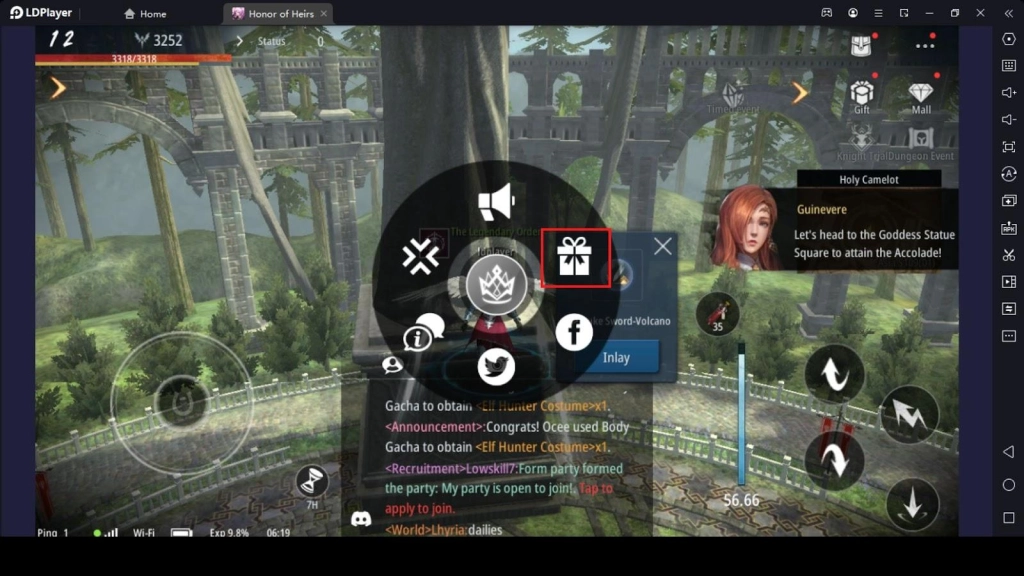Close the Honor of Heirs tab
This screenshot has width=1024, height=576.
324,14
